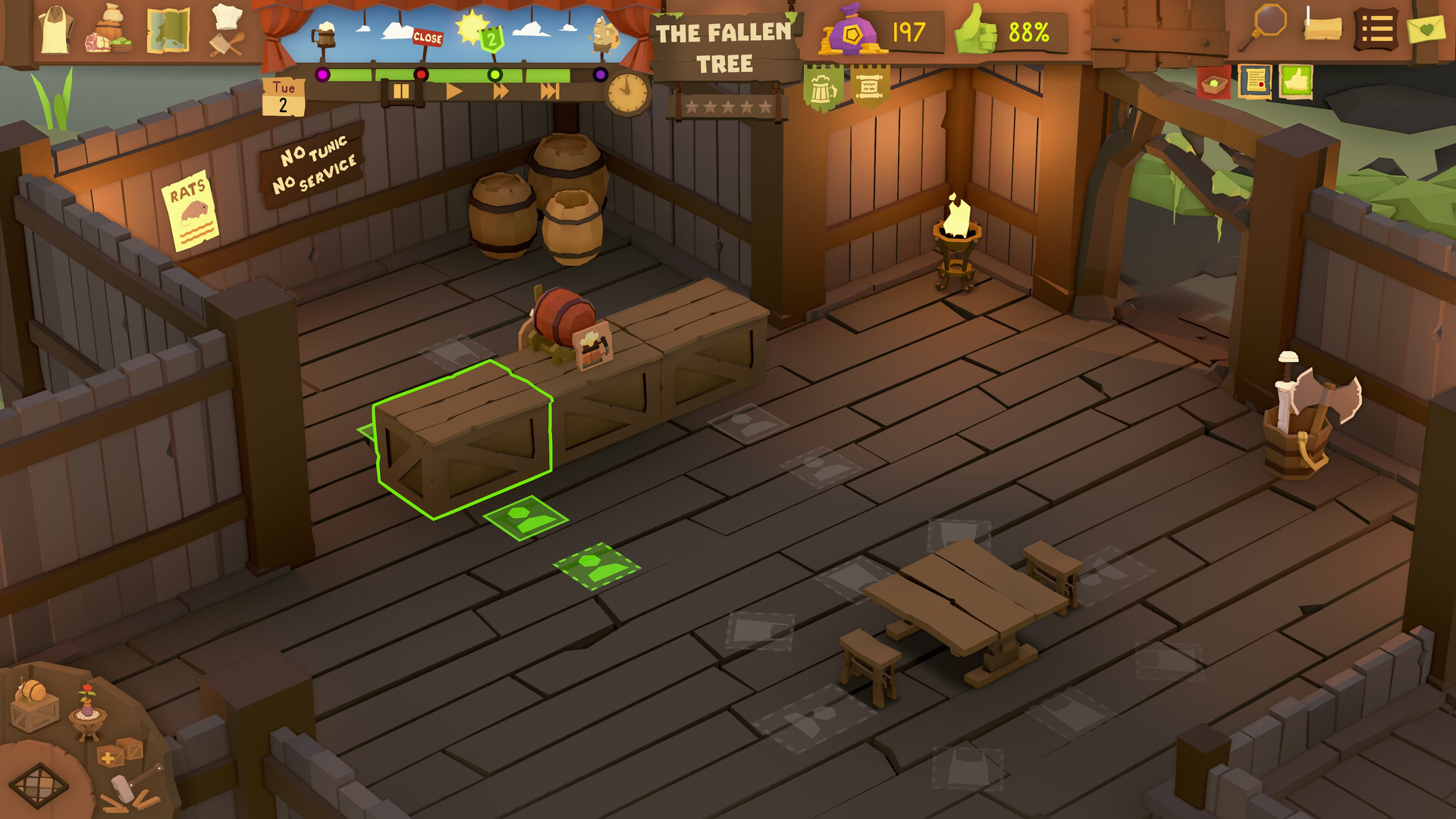Toggle the CLOSE sign on the timeline
This screenshot has height=819, width=1456.
pos(428,37)
